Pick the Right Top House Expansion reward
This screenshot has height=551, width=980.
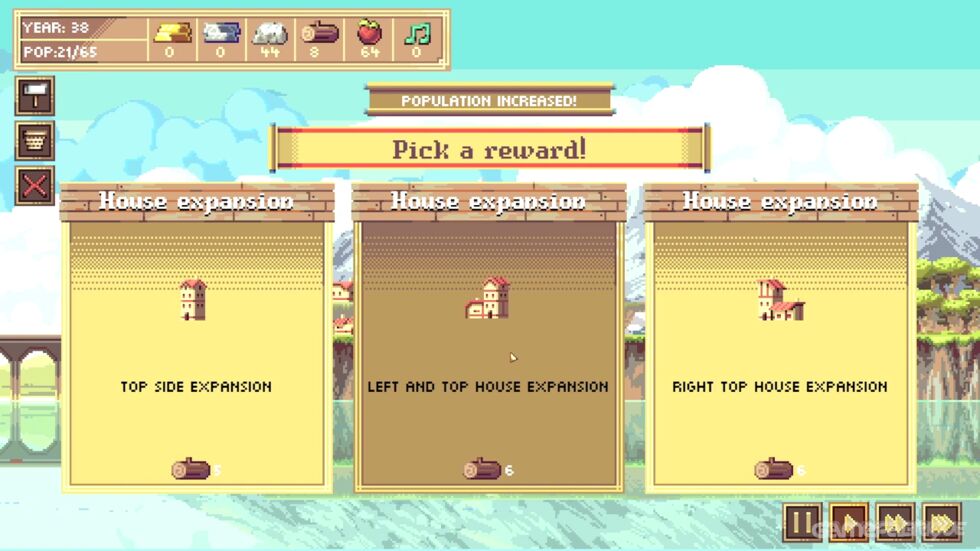point(780,340)
